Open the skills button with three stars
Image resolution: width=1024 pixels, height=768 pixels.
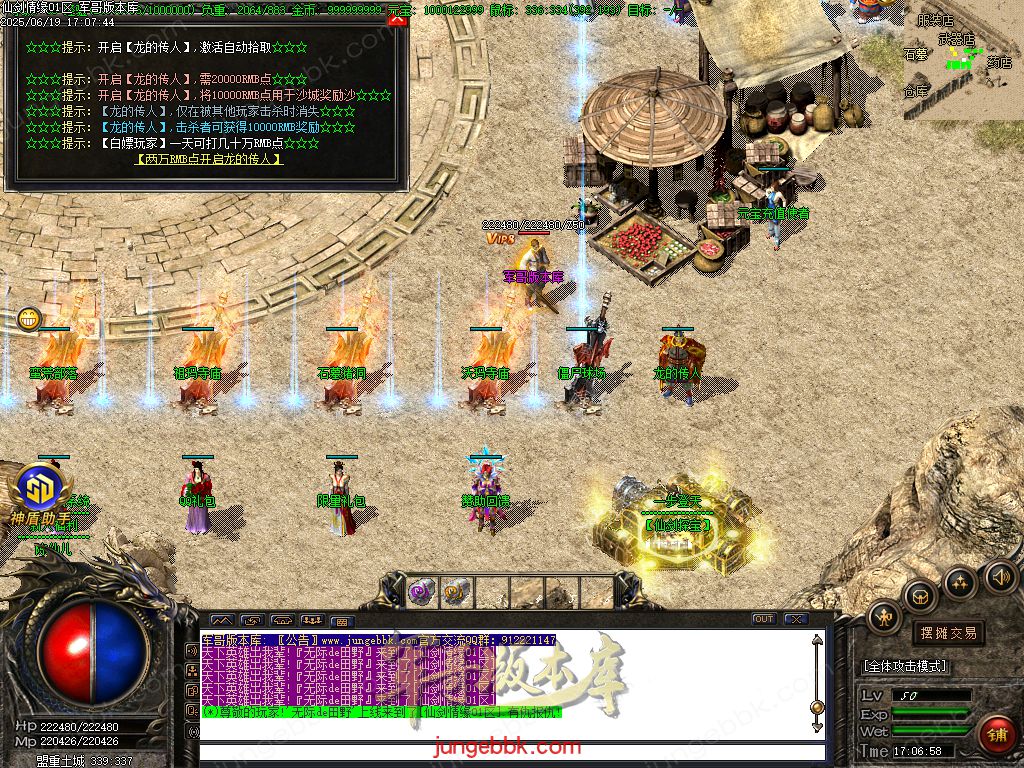[x=959, y=583]
